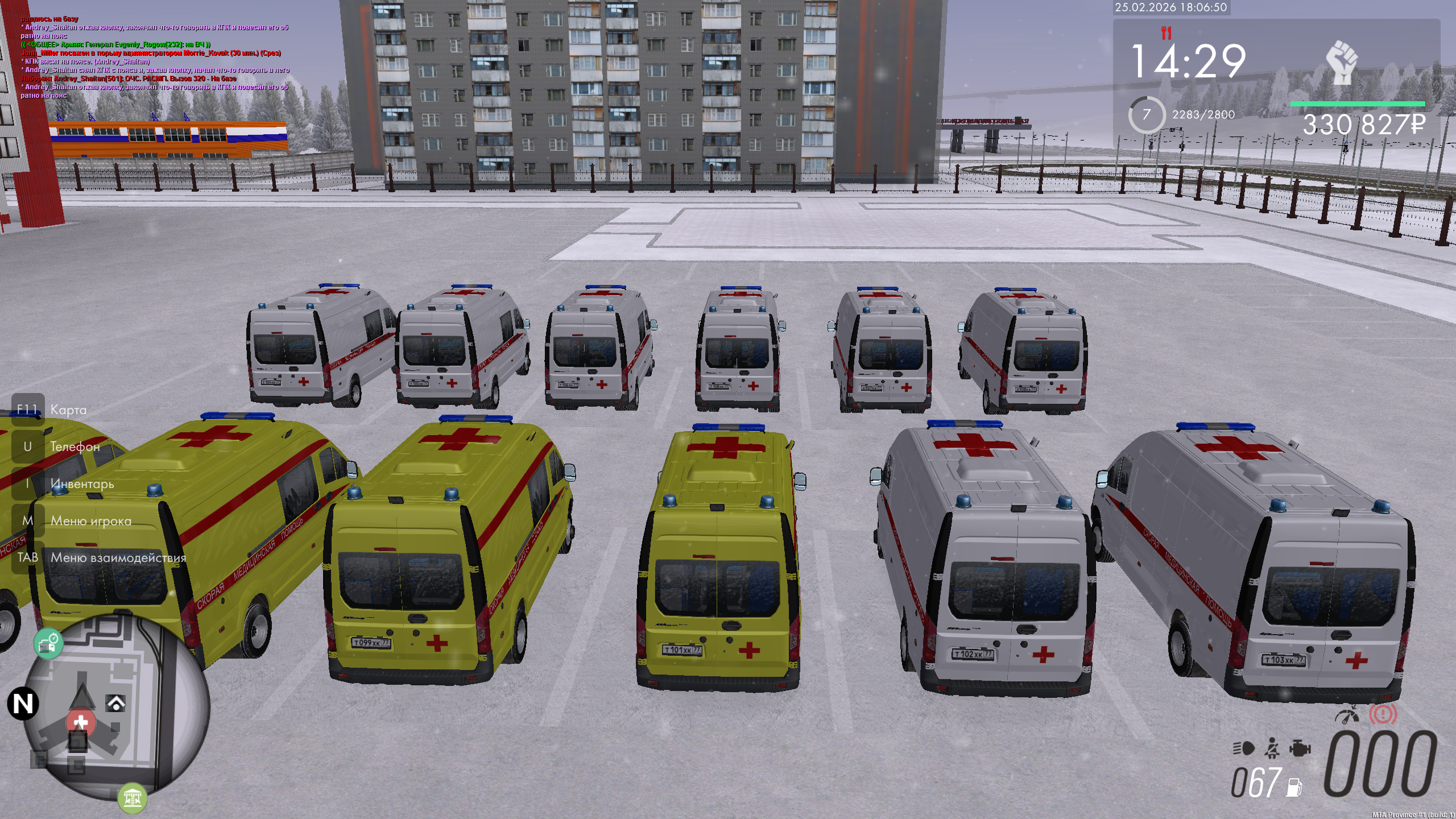Open the Карта menu entry
Screen dimensions: 1456x819
[68, 409]
